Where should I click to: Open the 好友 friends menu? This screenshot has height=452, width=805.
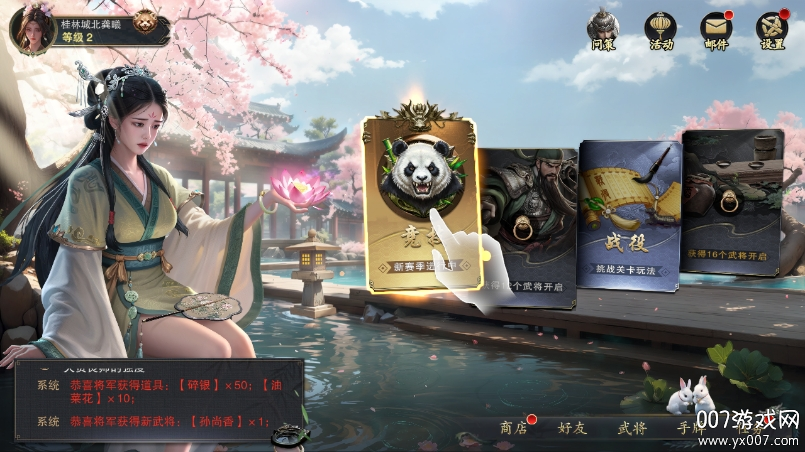pyautogui.click(x=572, y=428)
